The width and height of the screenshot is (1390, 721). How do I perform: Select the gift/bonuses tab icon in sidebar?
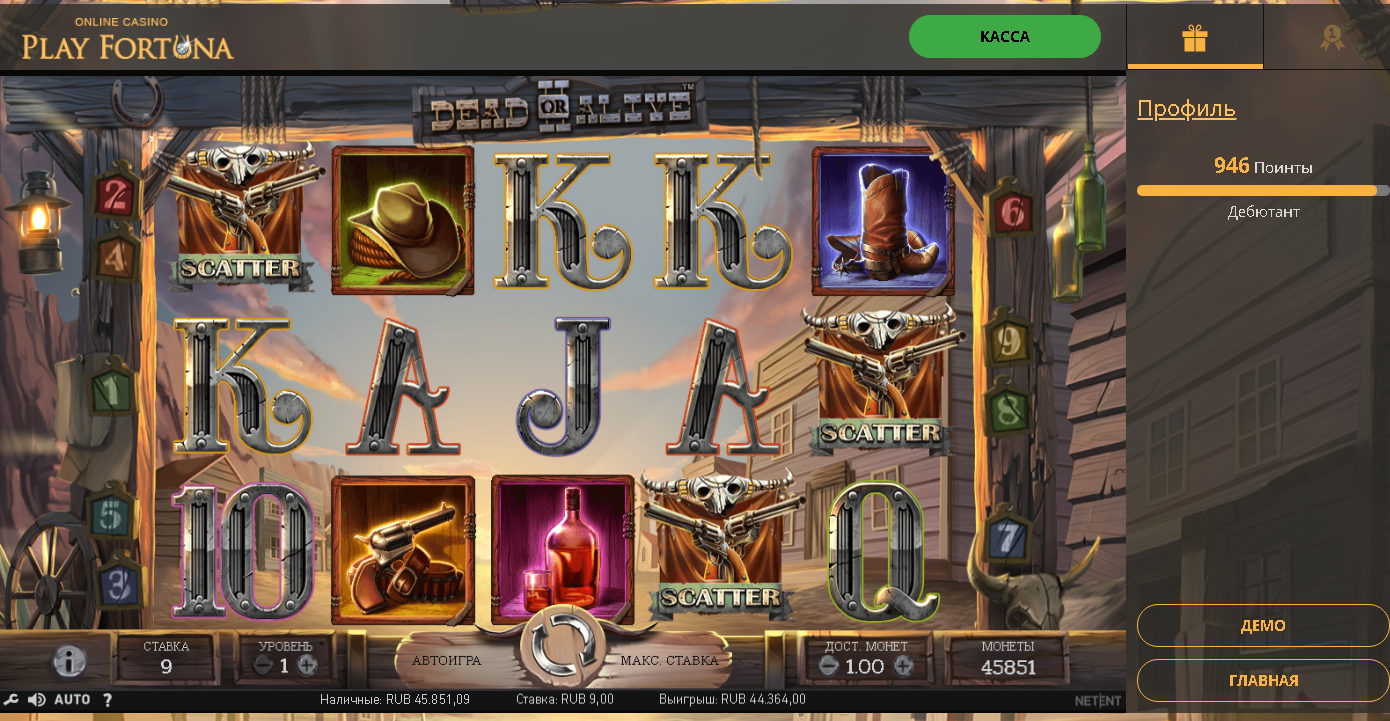pos(1195,36)
